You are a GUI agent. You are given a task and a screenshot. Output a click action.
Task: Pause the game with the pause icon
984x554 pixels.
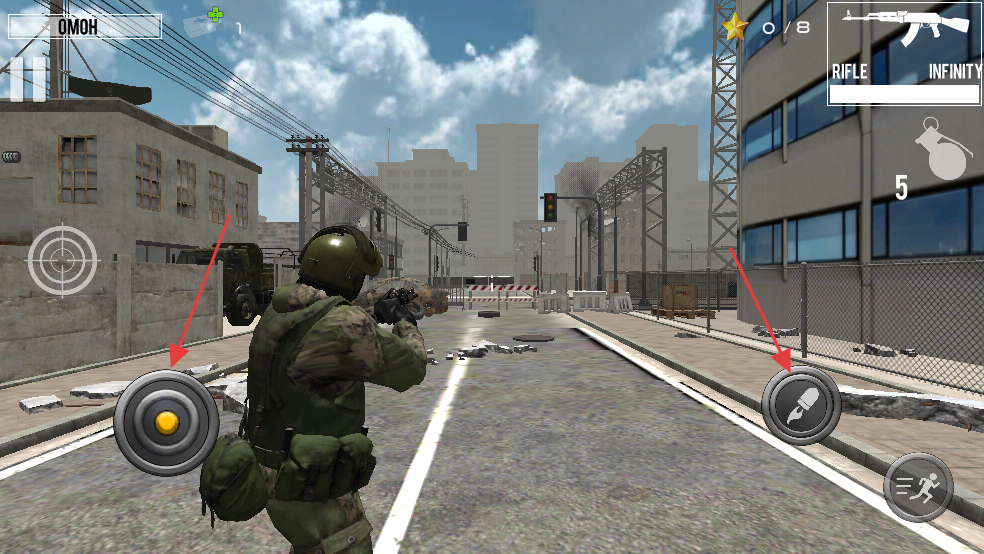(27, 79)
